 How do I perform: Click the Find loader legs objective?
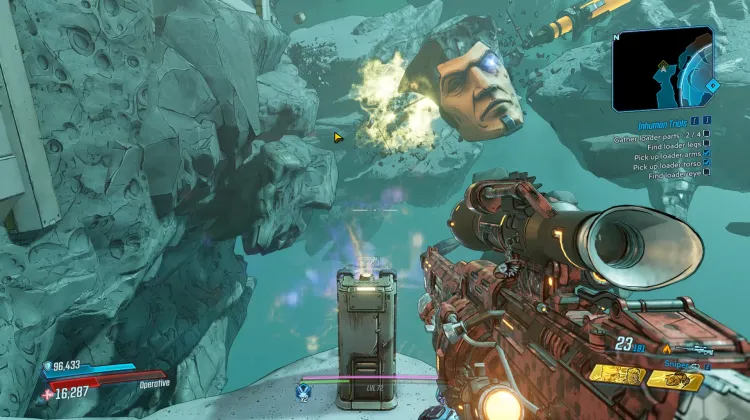[672, 146]
